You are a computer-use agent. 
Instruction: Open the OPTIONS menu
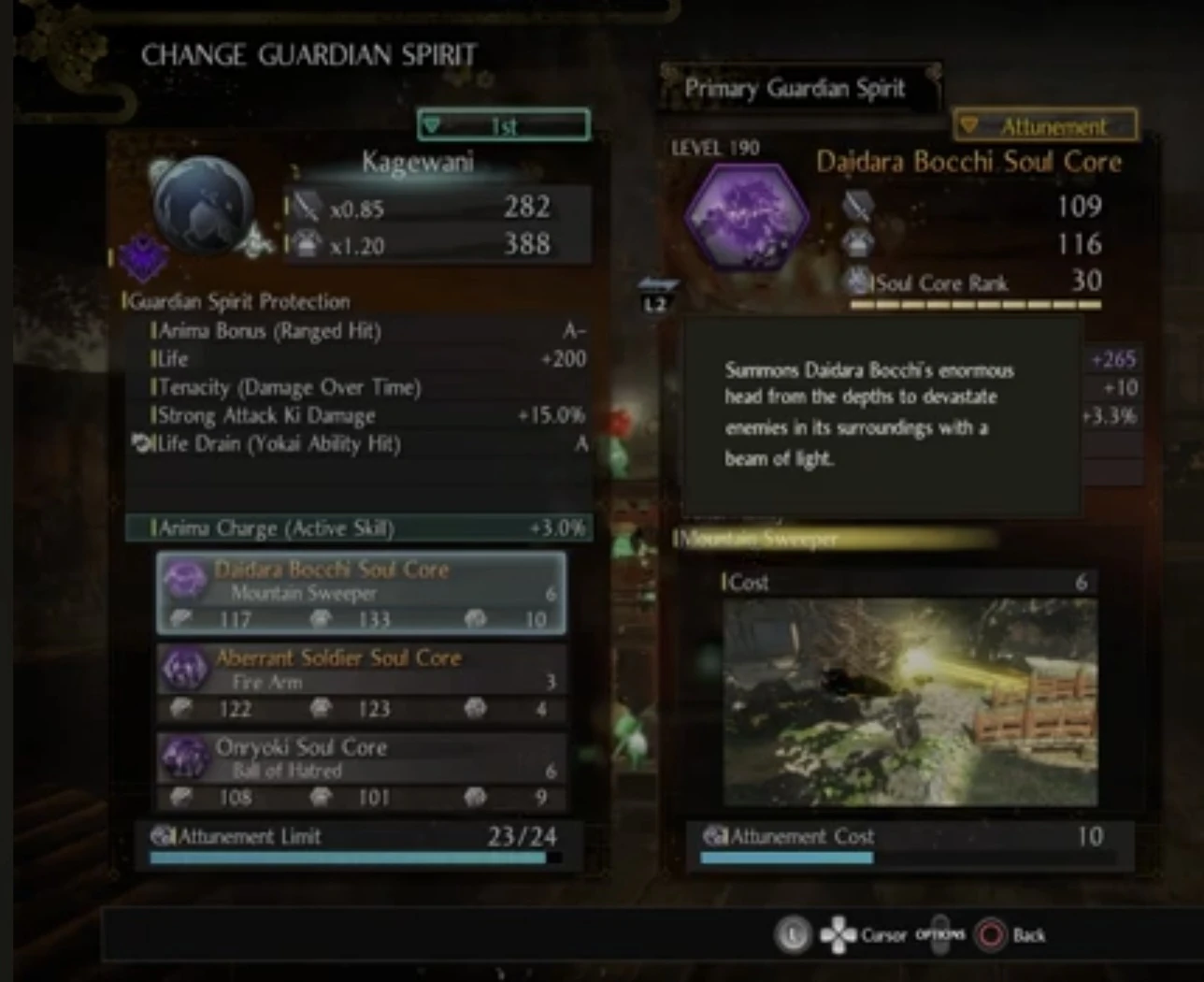tap(941, 934)
